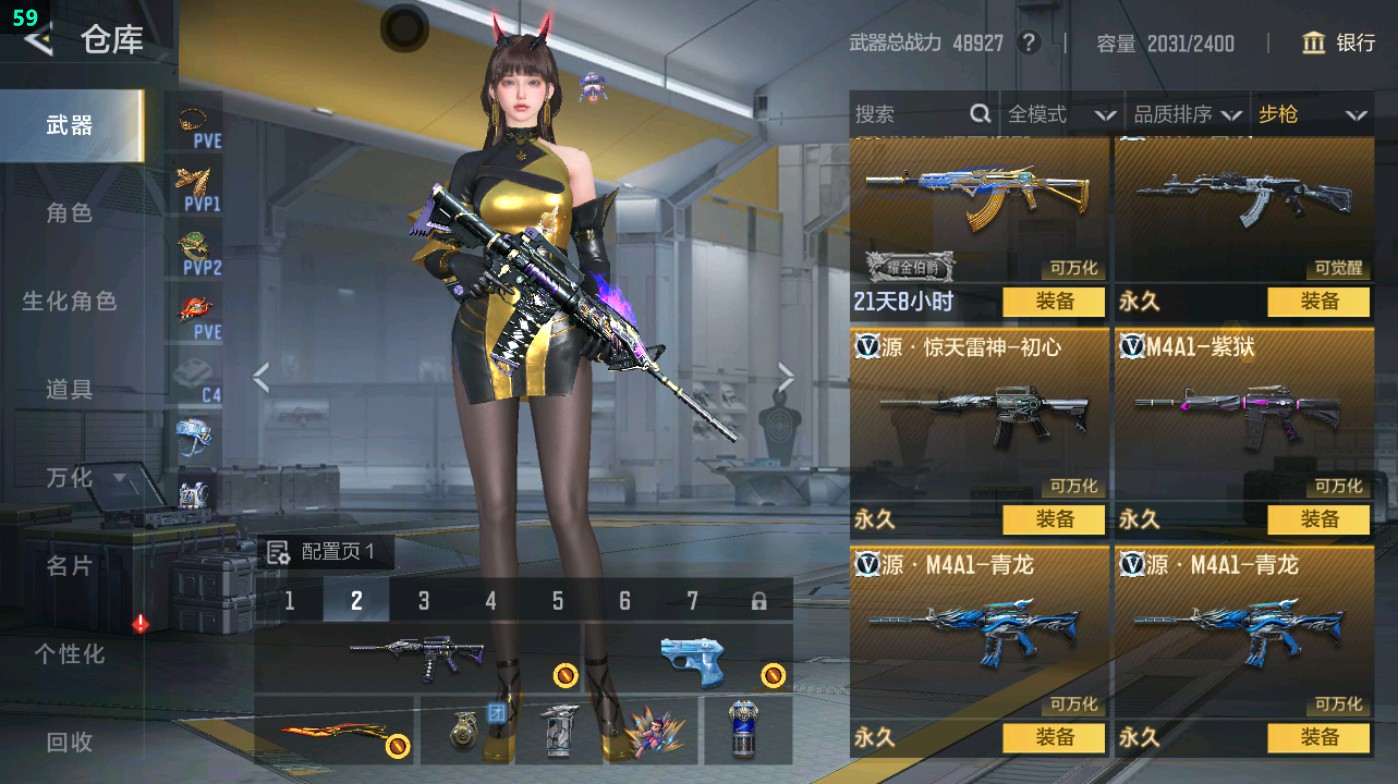Click the C4 slot icon
The width and height of the screenshot is (1398, 784).
(193, 370)
